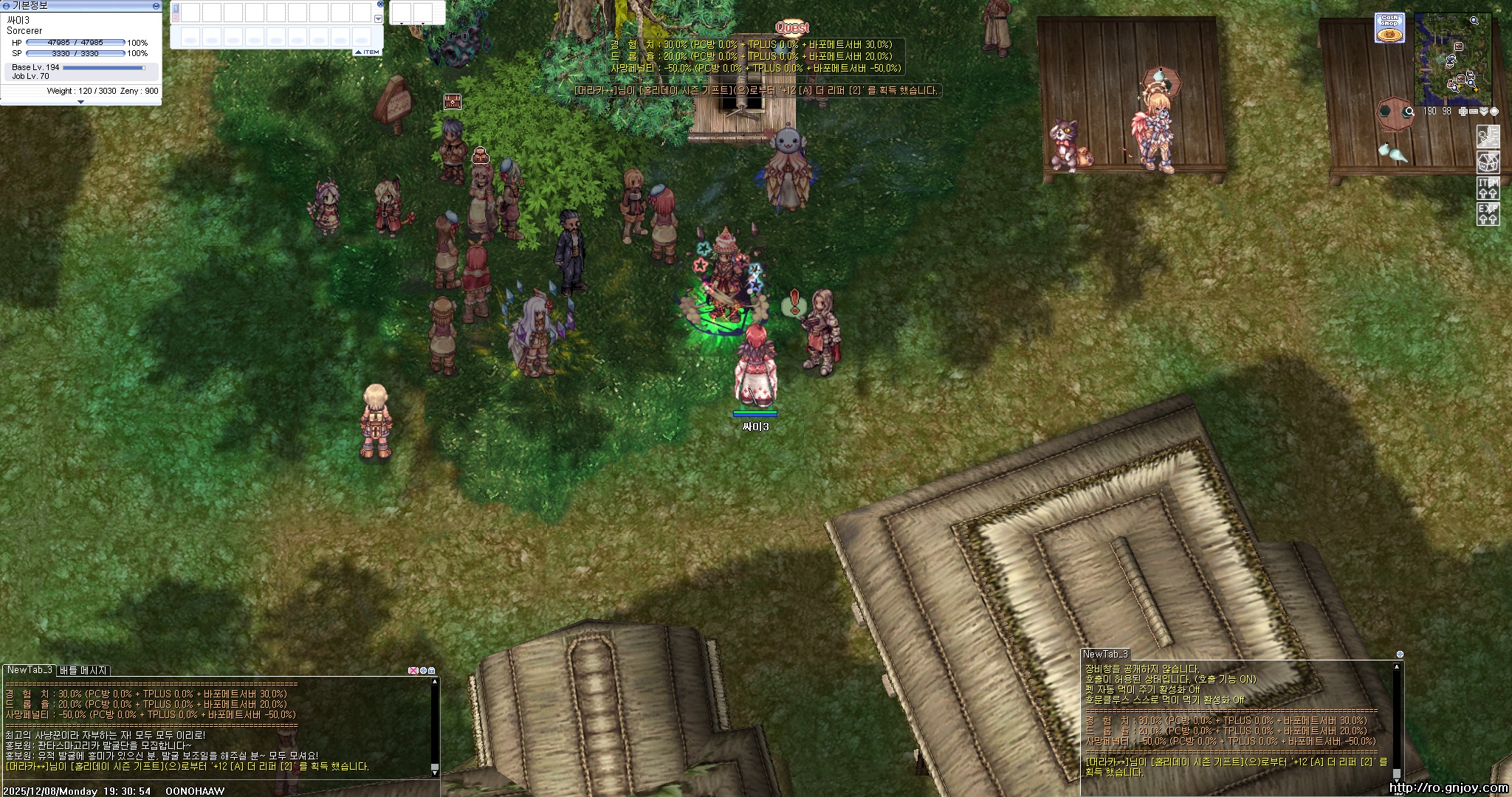Switch to the 배틀 메시지 chat tab

tap(83, 670)
